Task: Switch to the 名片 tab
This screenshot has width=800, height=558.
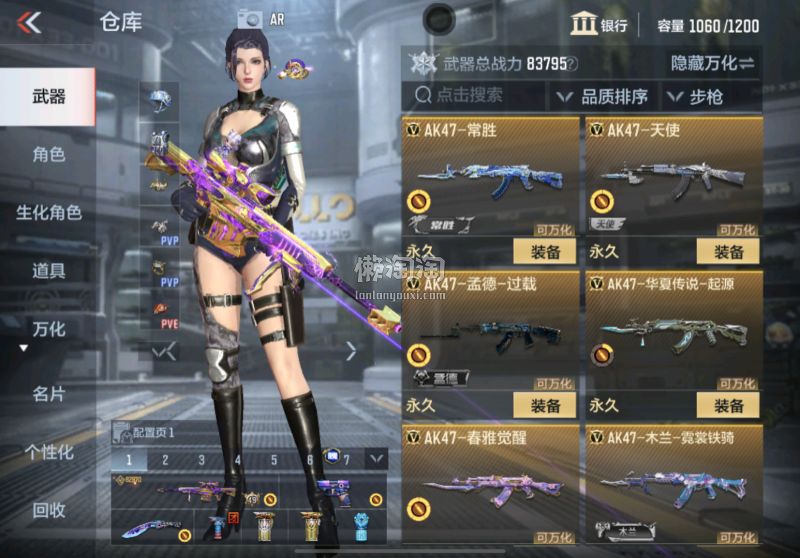Action: 48,393
